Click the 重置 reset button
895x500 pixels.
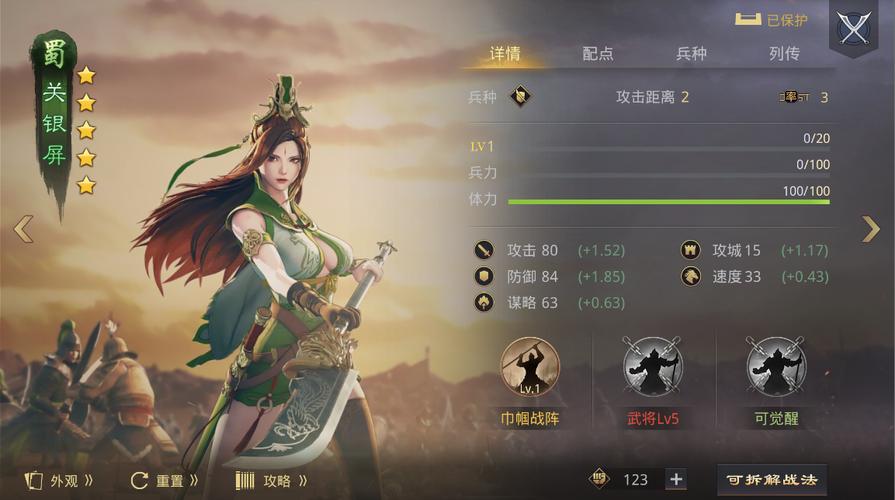pos(165,480)
